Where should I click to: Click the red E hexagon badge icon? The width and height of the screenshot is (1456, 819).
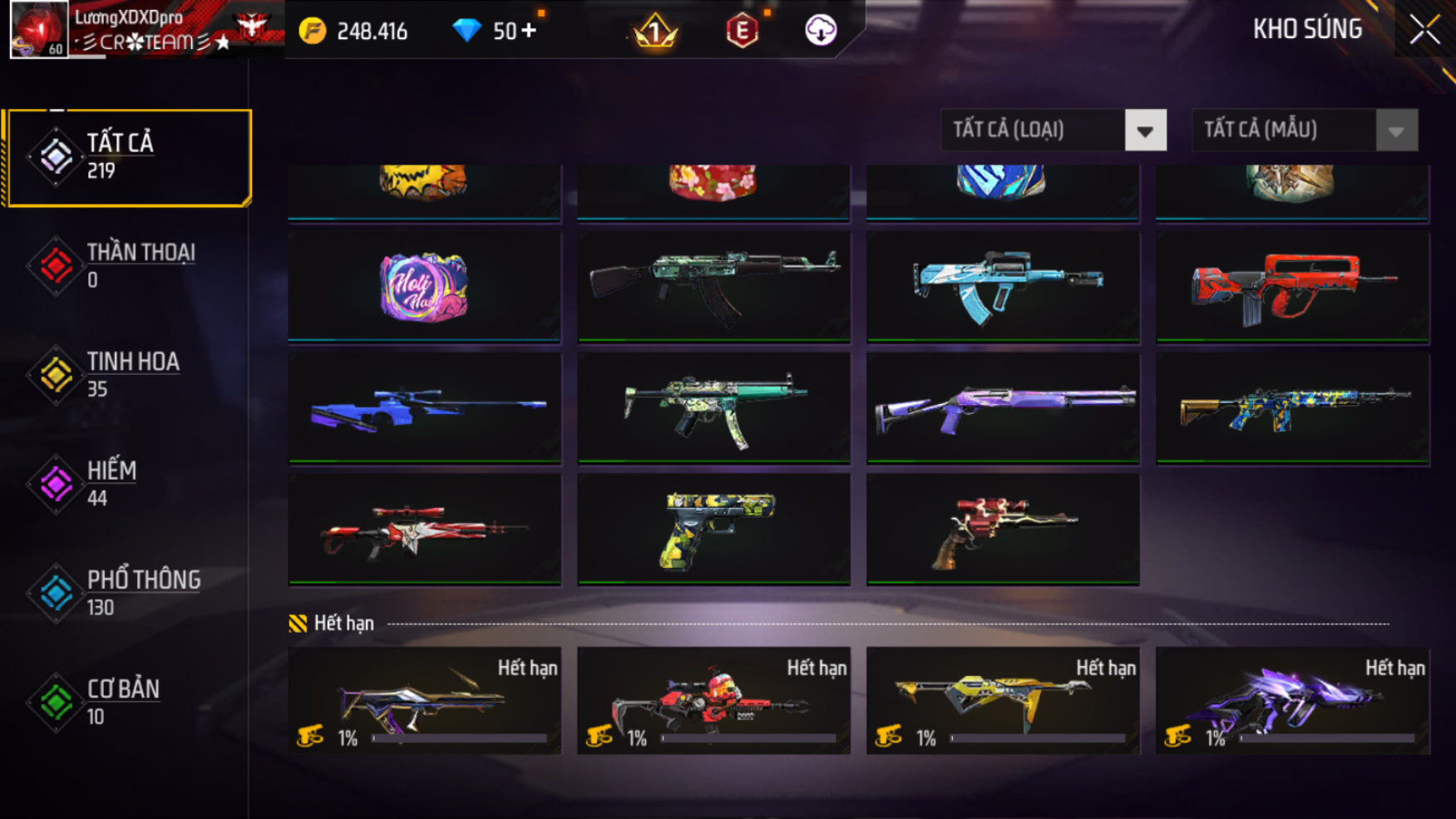(742, 32)
